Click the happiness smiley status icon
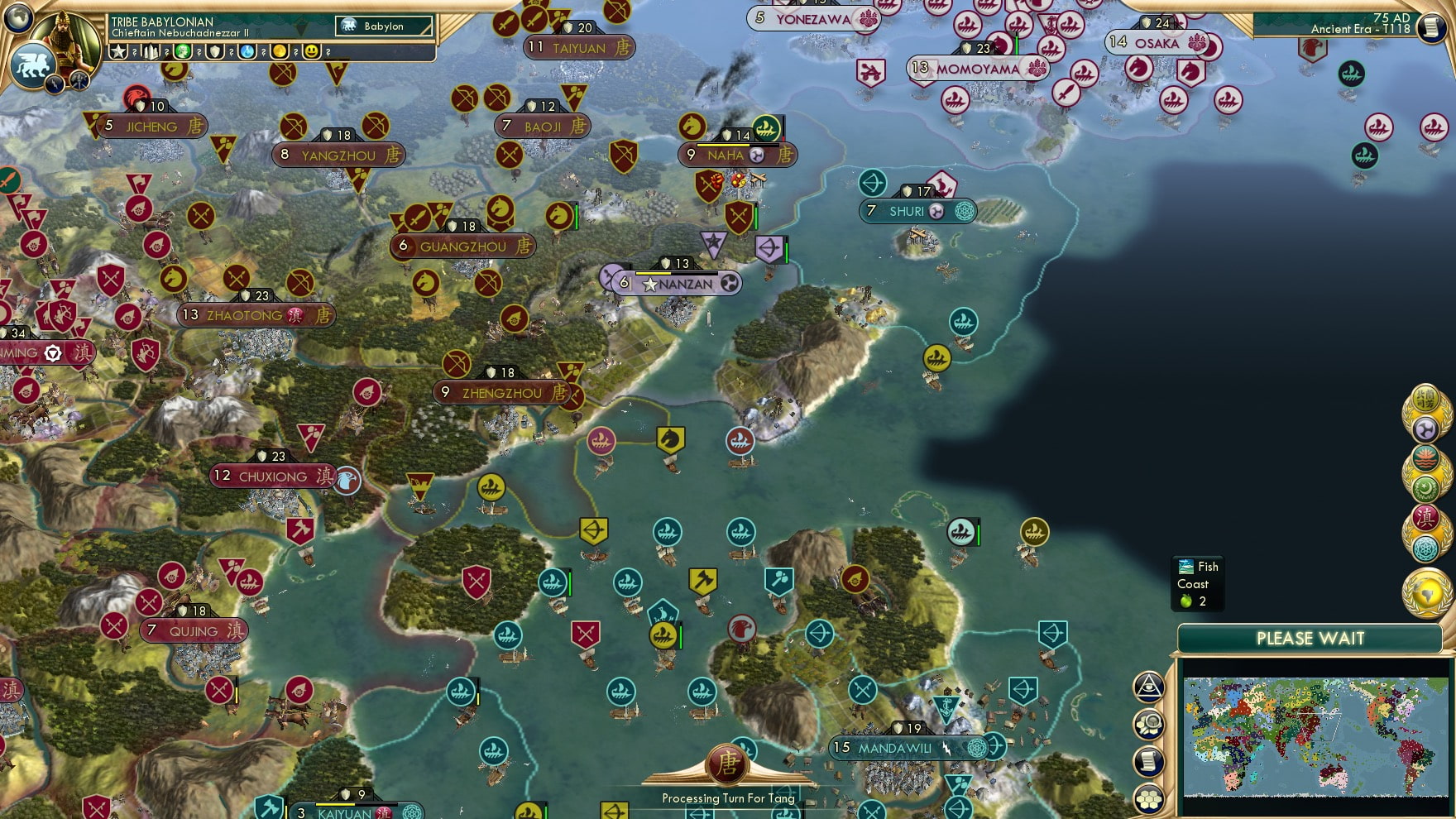 coord(311,51)
